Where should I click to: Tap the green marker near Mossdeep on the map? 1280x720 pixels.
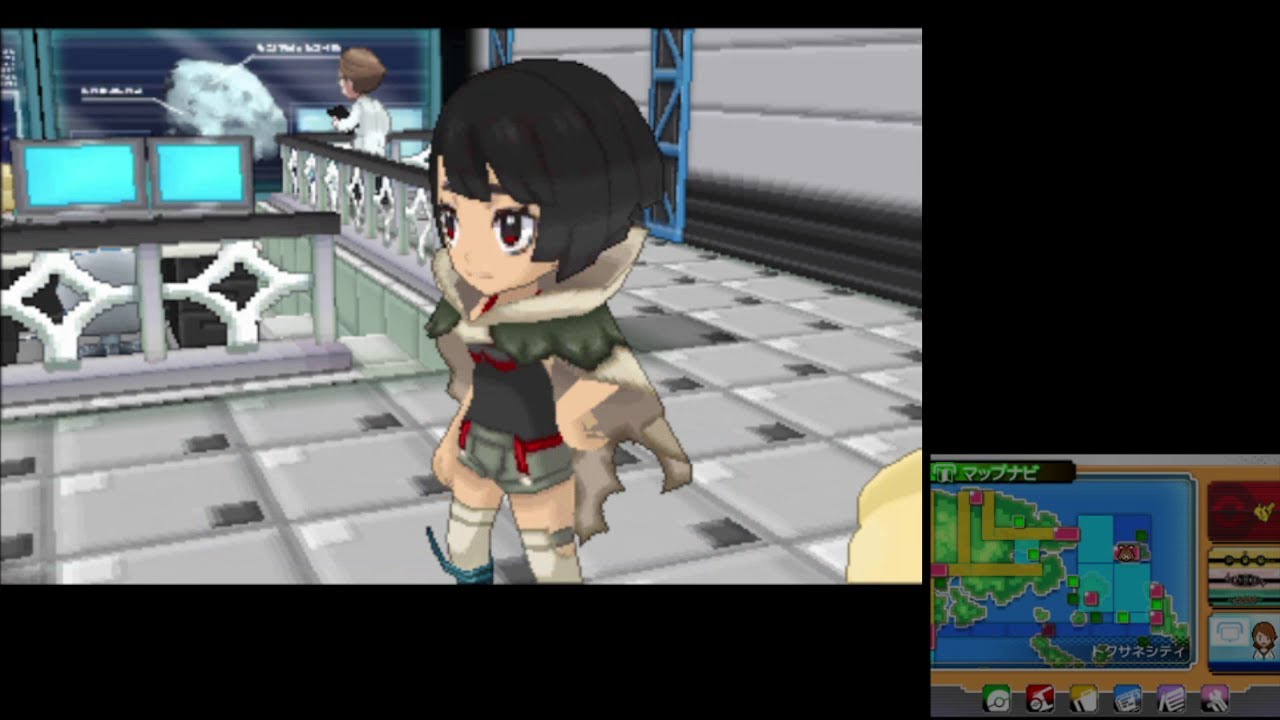point(1141,533)
